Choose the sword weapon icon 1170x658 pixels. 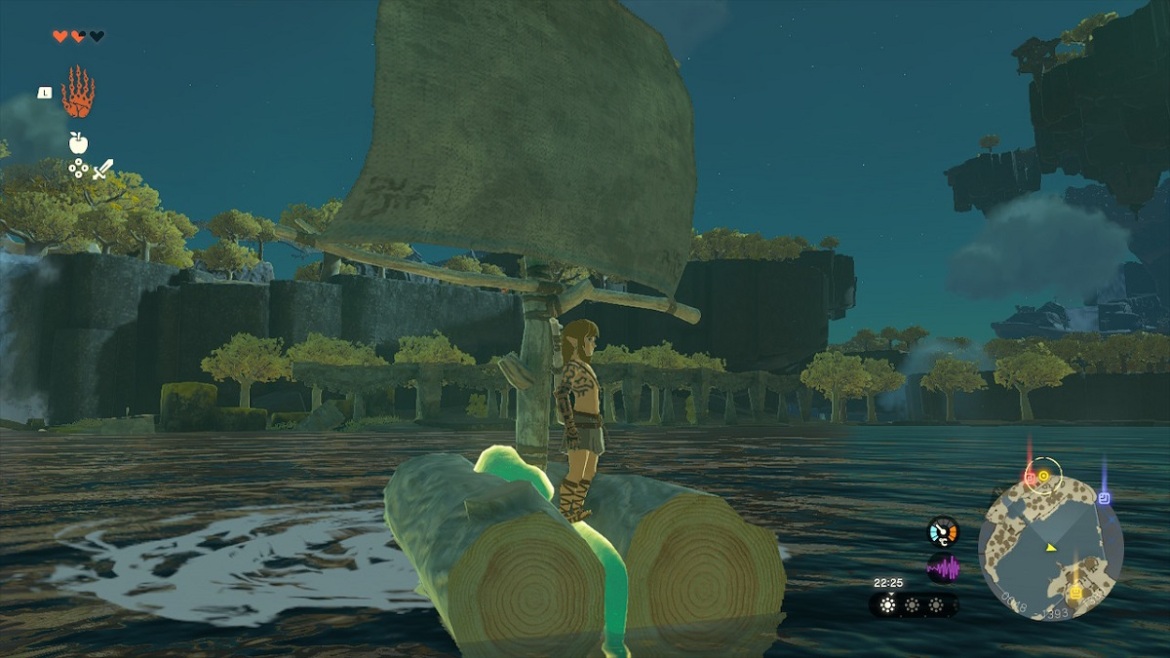[104, 170]
